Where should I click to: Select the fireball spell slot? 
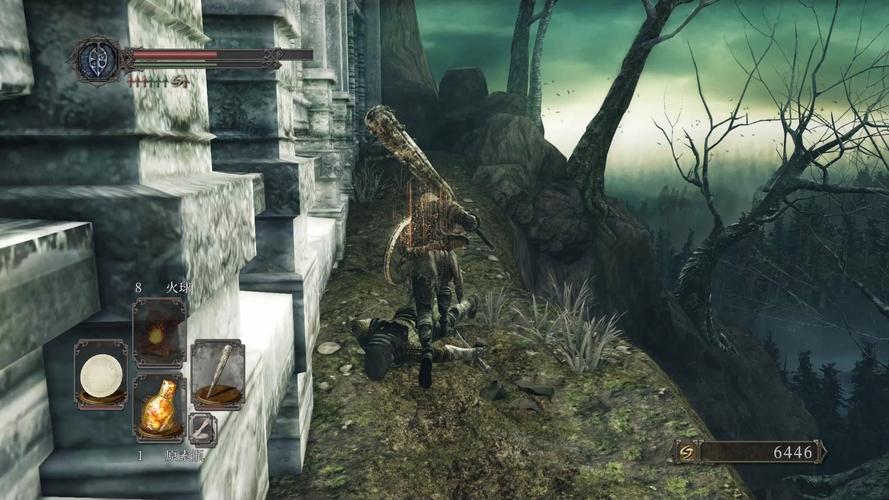(159, 333)
